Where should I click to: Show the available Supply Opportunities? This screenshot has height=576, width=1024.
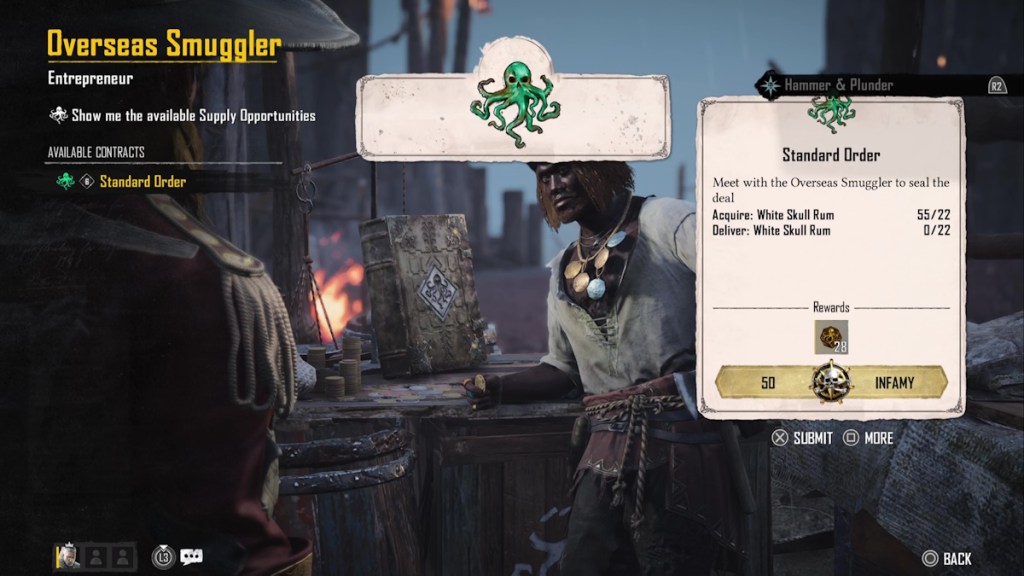pos(193,116)
